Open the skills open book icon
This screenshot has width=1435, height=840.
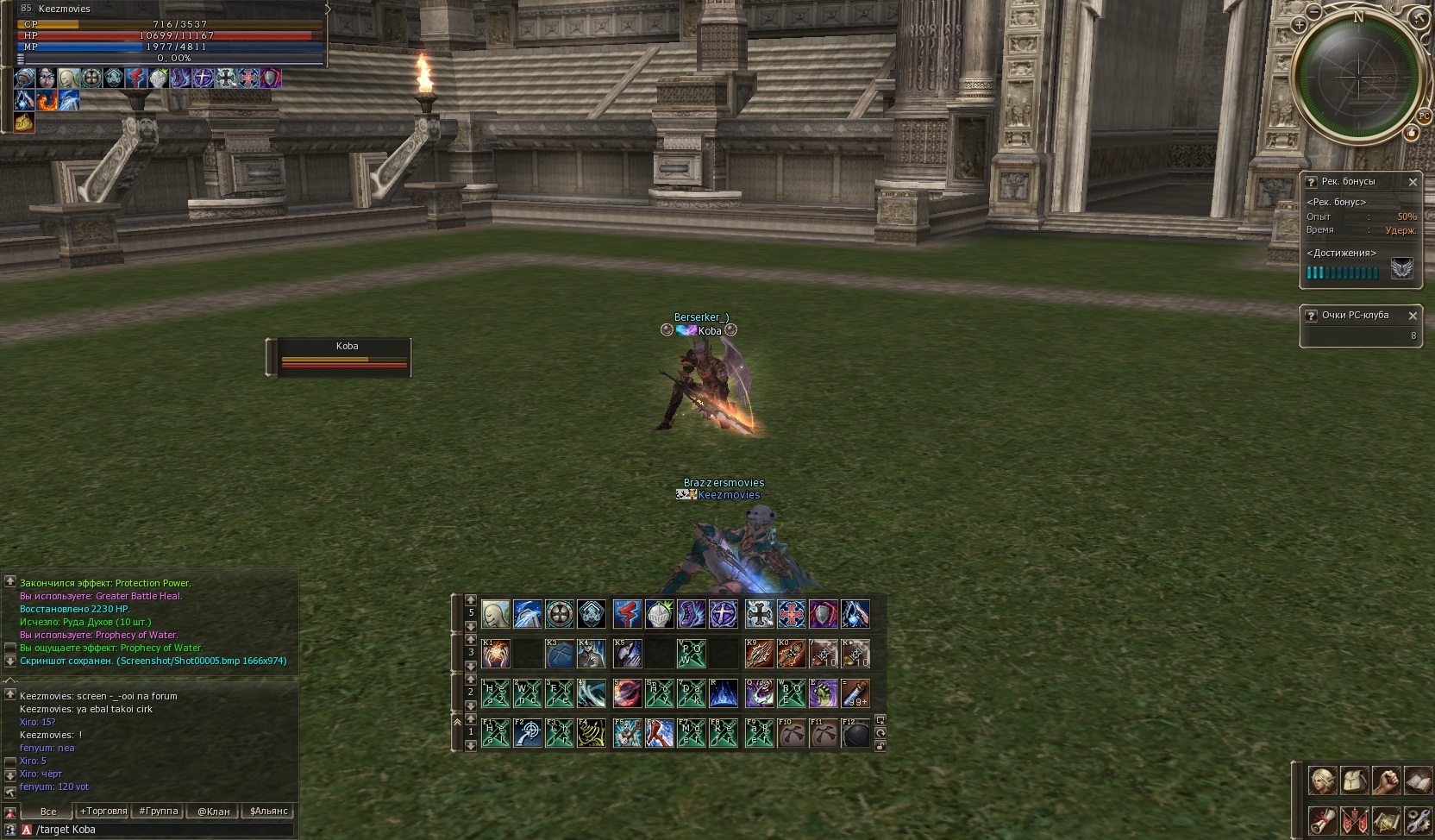[1417, 780]
